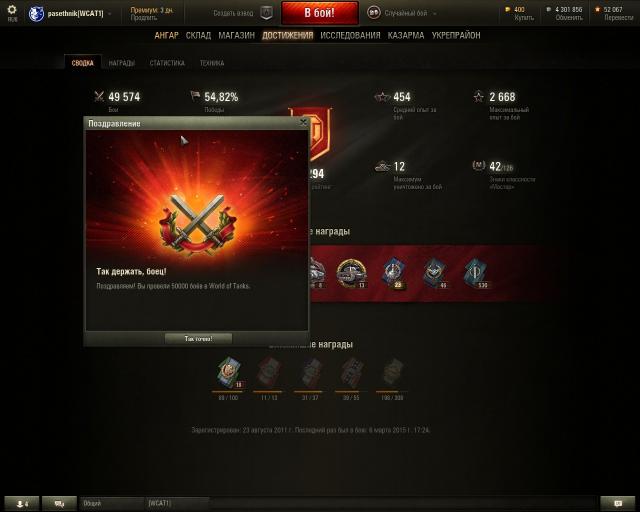This screenshot has width=640, height=512.
Task: Switch to the Награды tab
Action: [x=122, y=63]
